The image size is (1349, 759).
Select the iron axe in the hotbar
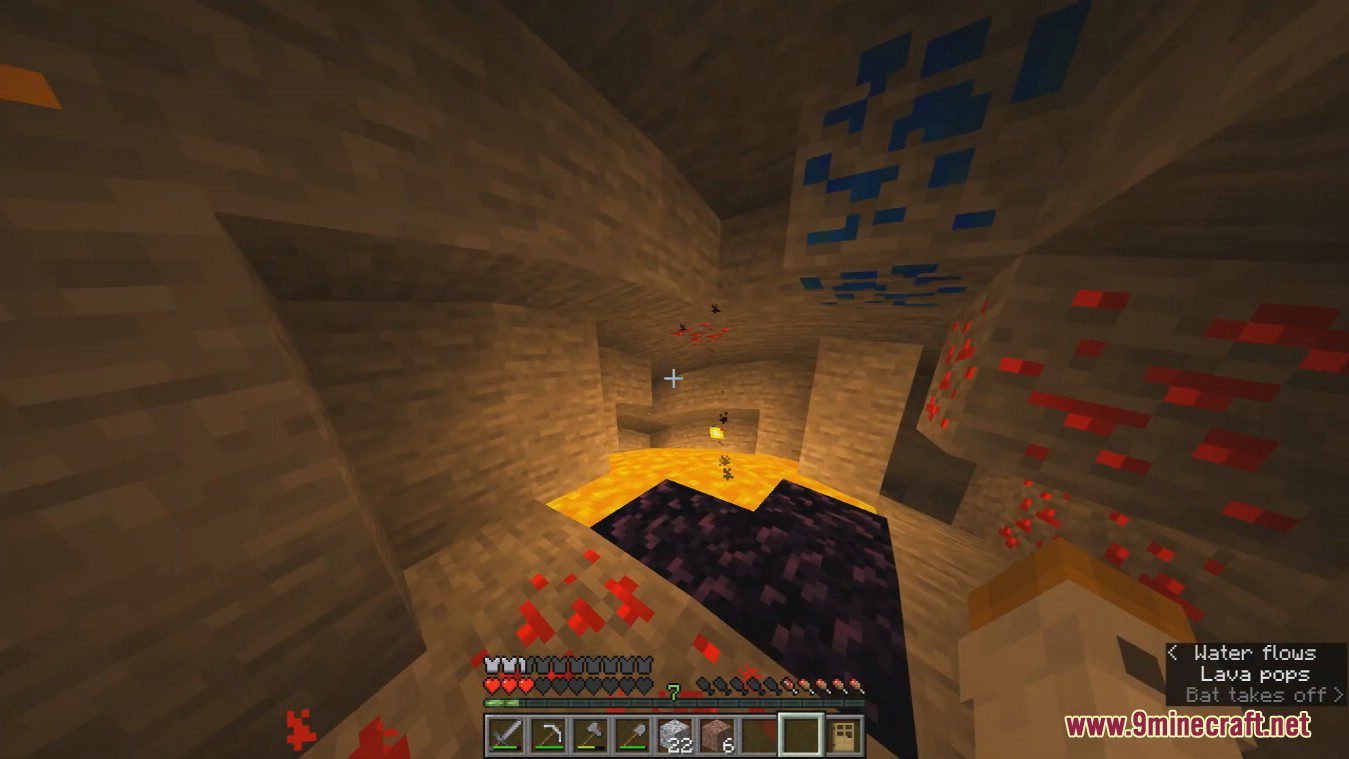[x=592, y=735]
